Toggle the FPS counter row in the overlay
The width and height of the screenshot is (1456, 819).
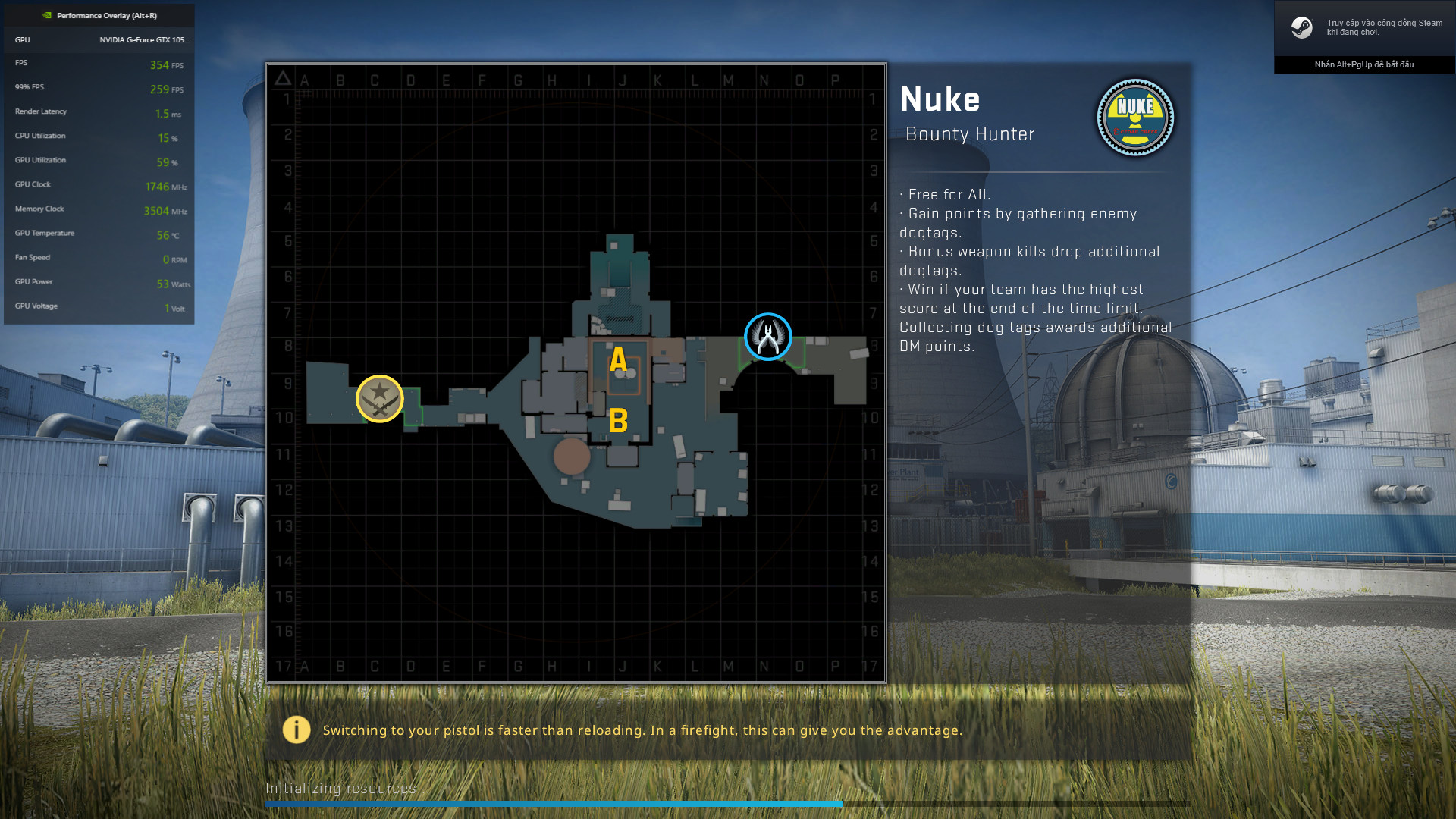click(99, 64)
